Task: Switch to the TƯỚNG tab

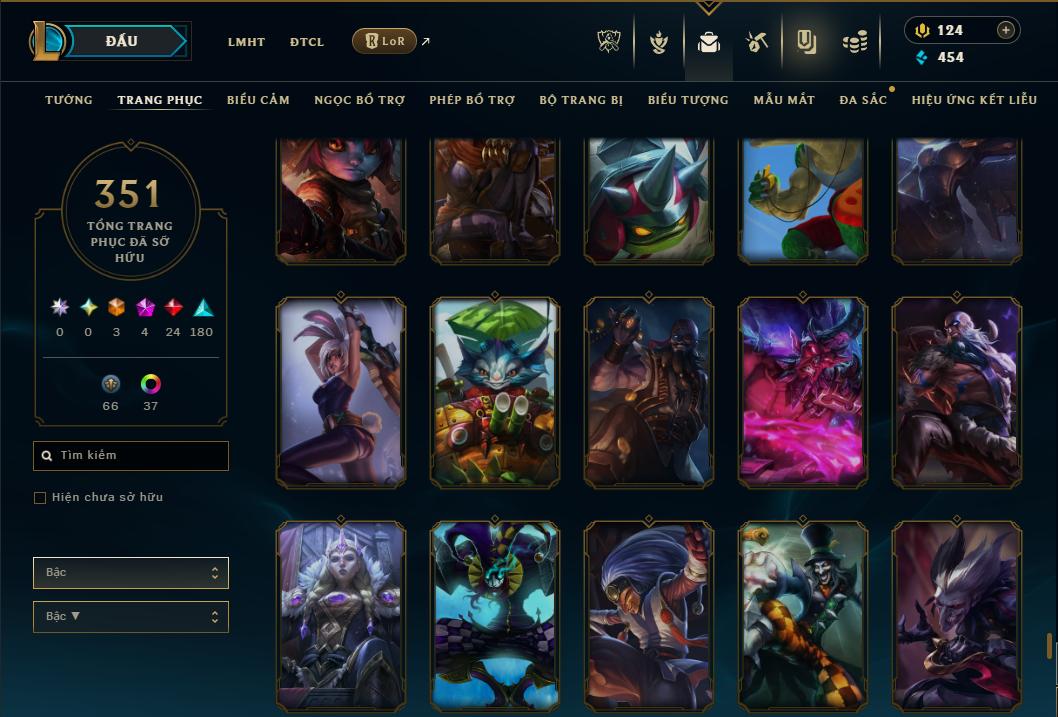Action: click(x=69, y=100)
